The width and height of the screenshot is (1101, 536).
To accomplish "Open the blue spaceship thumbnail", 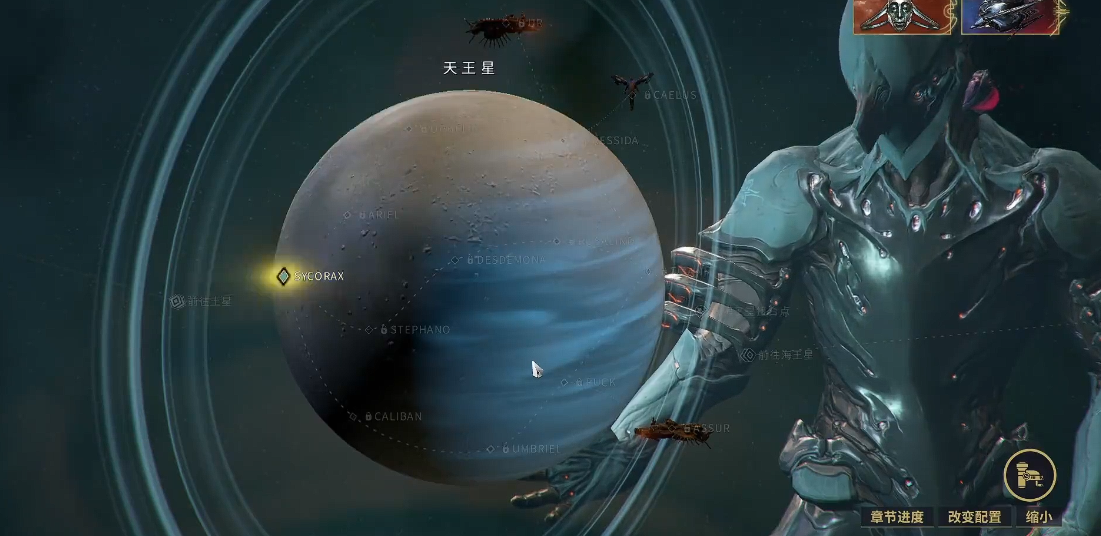I will (x=1008, y=17).
